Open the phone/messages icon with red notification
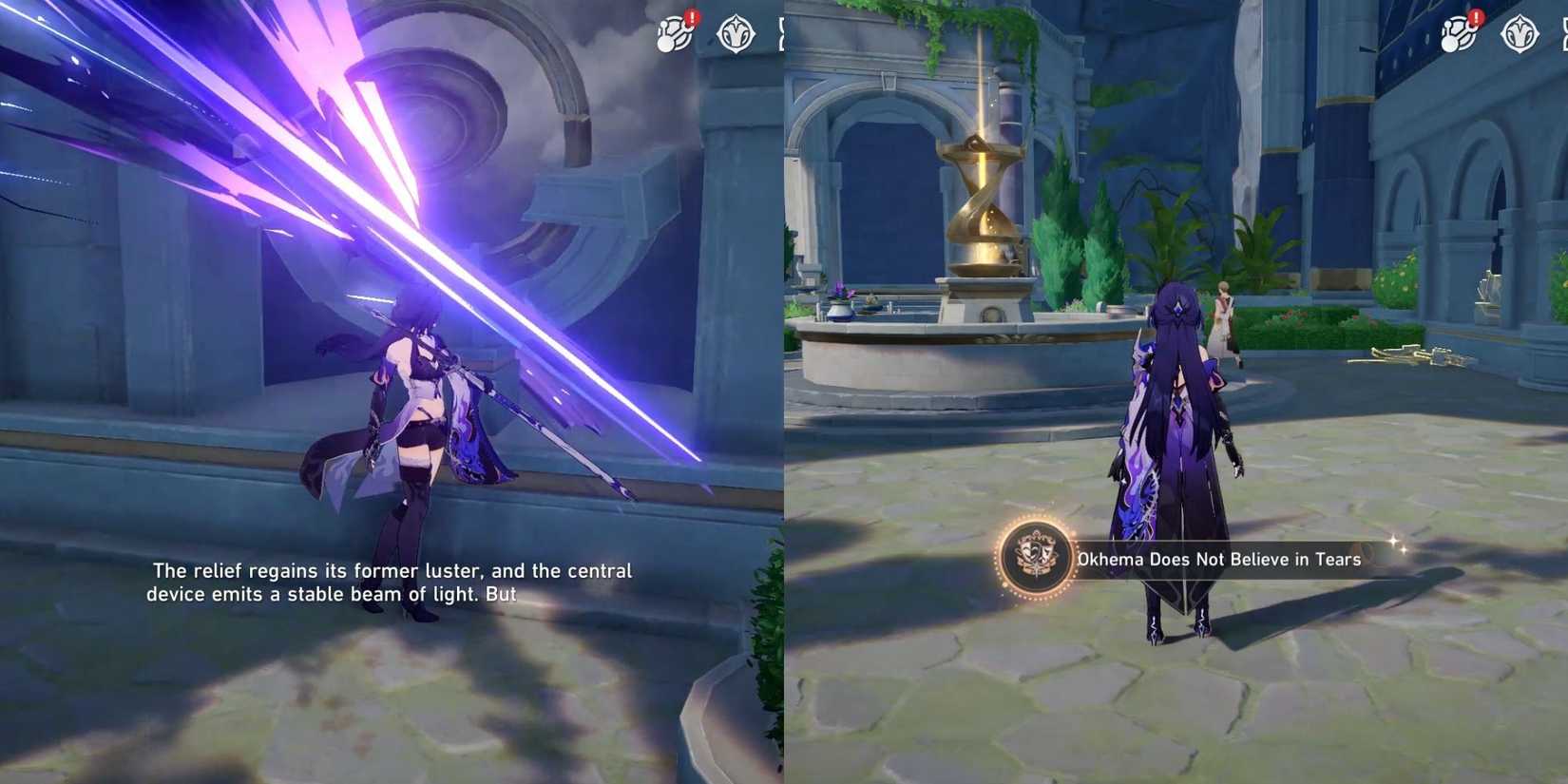The image size is (1568, 784). (x=672, y=36)
